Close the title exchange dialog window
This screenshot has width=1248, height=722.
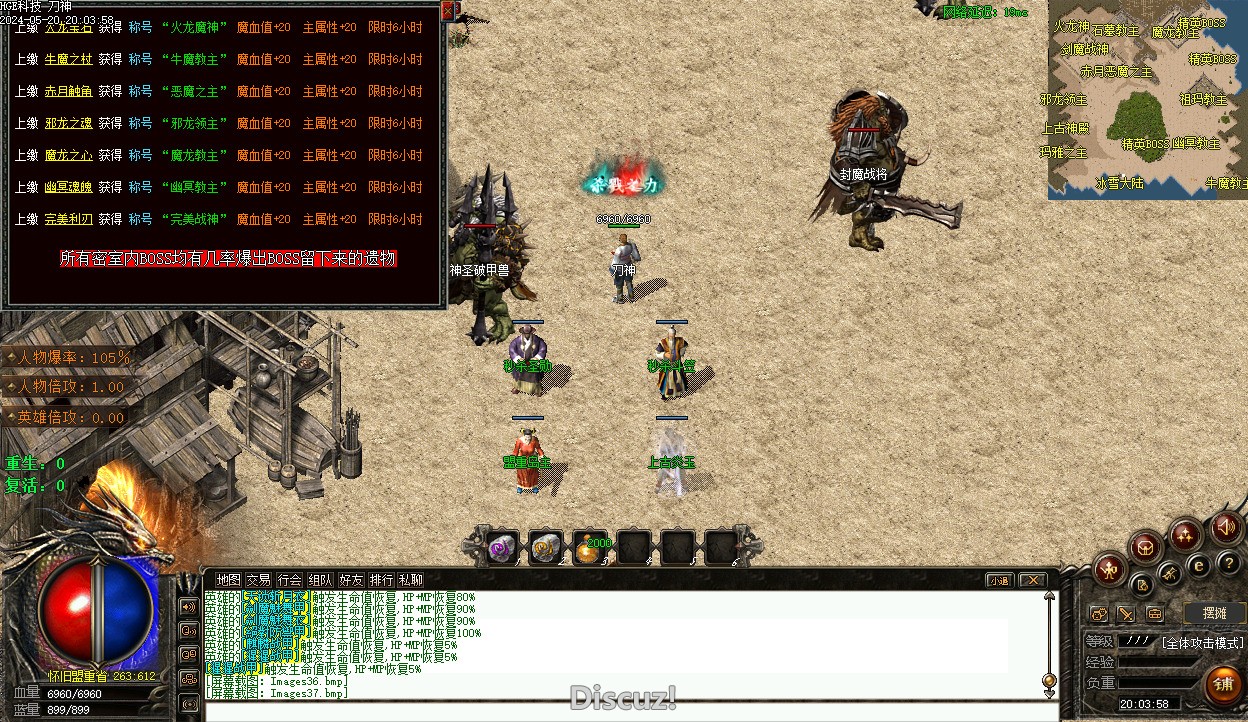447,12
